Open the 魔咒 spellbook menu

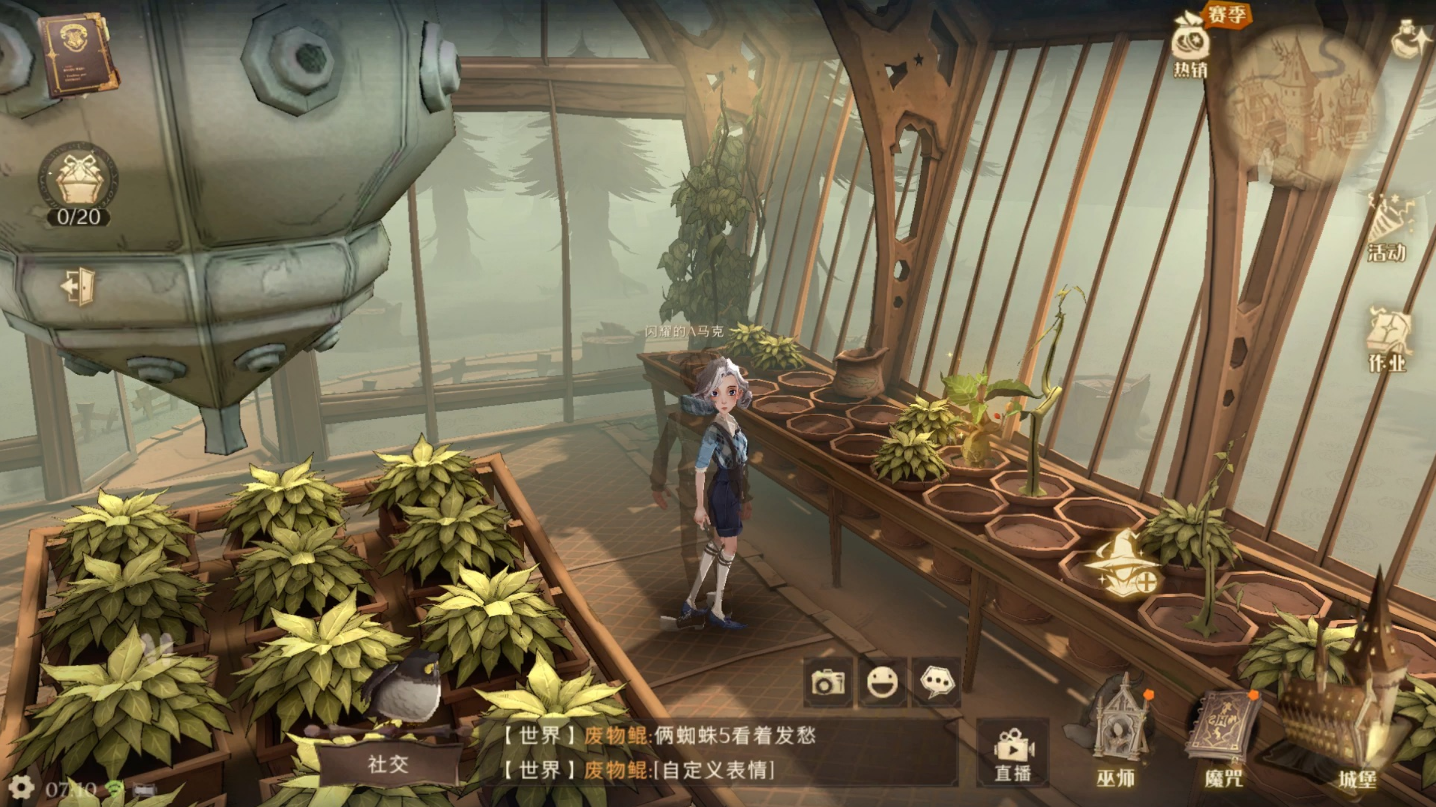1222,736
